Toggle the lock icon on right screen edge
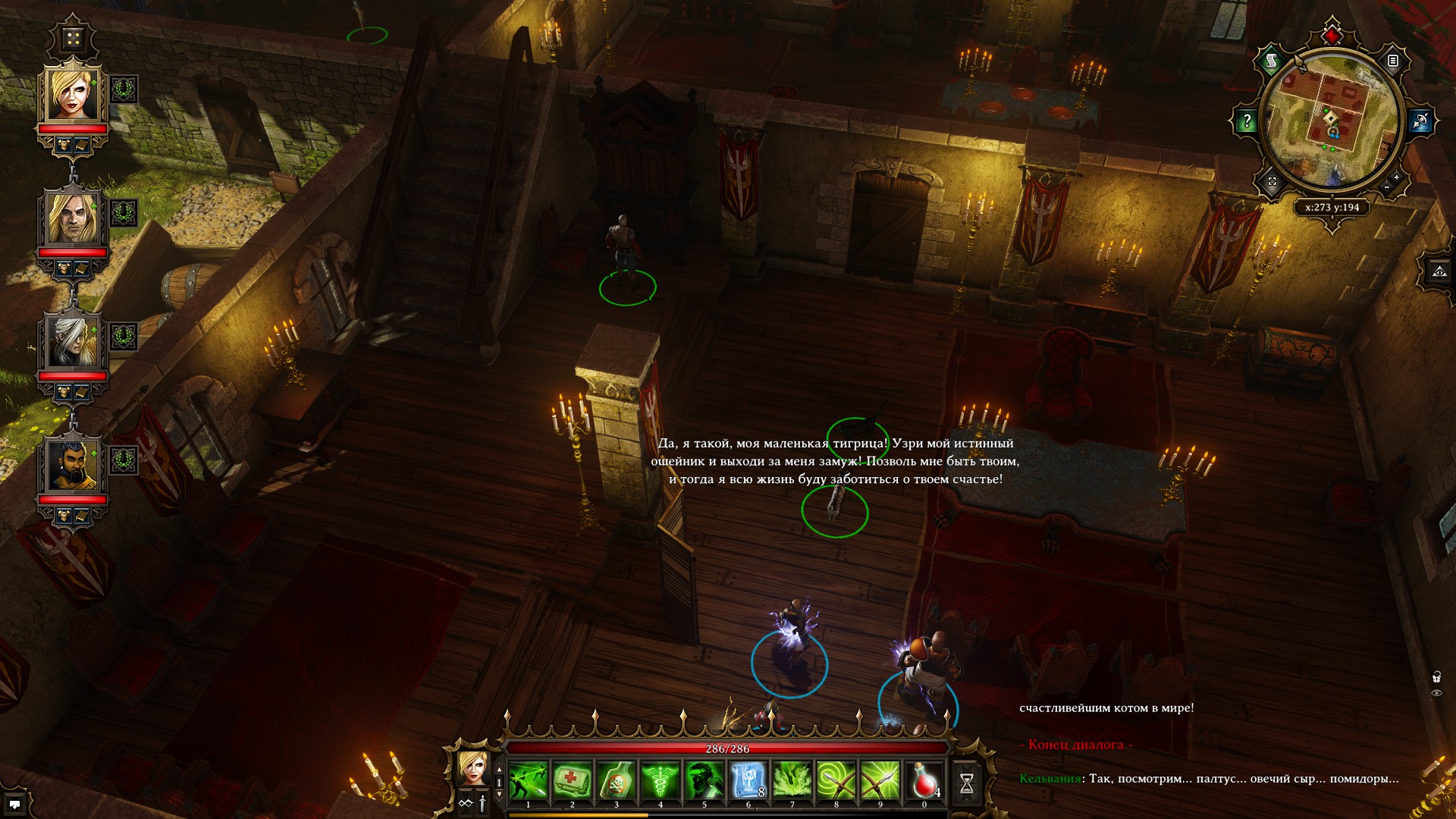Image resolution: width=1456 pixels, height=819 pixels. coord(1436,677)
